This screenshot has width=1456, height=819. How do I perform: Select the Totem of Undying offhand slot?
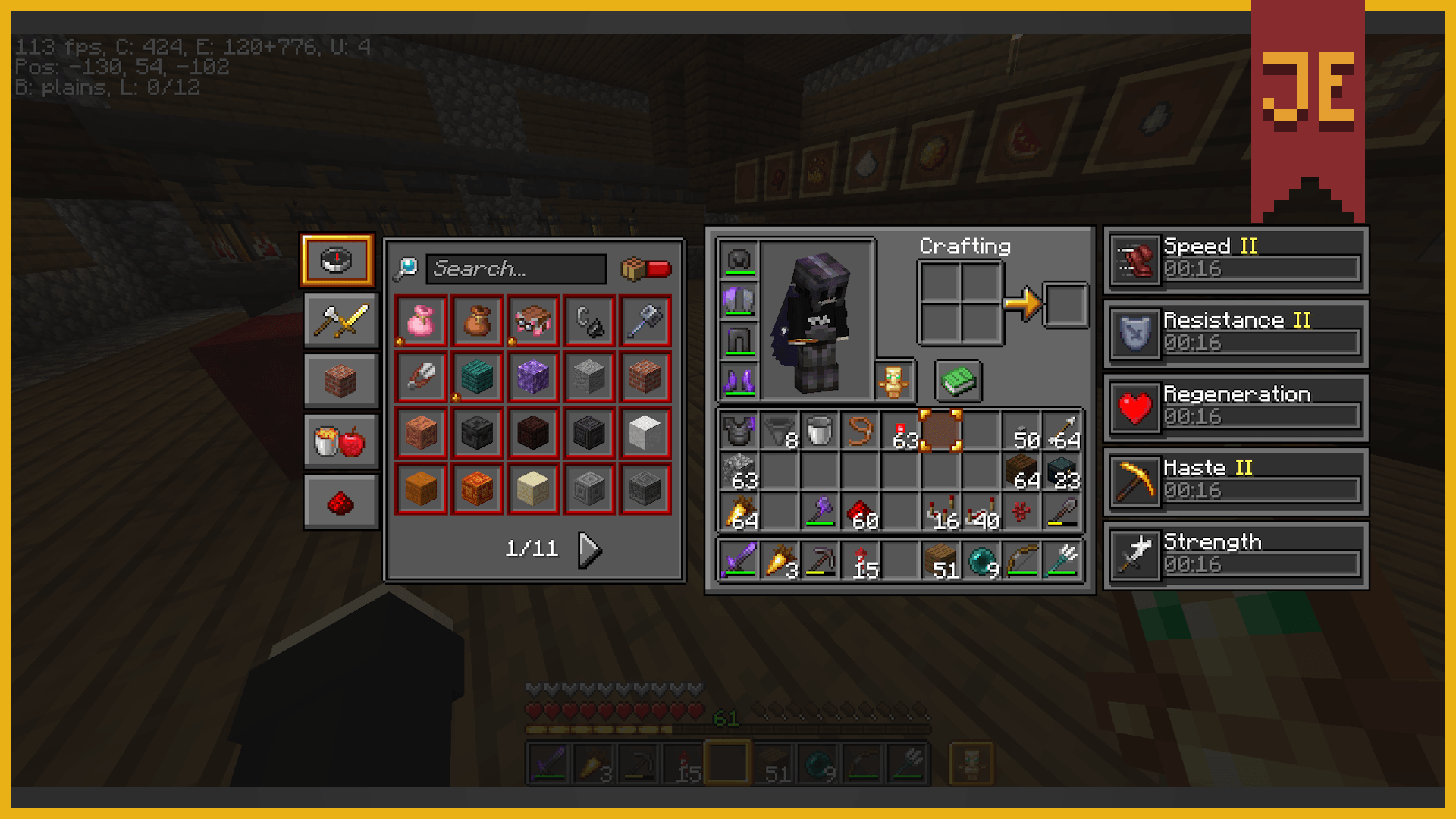(x=896, y=381)
